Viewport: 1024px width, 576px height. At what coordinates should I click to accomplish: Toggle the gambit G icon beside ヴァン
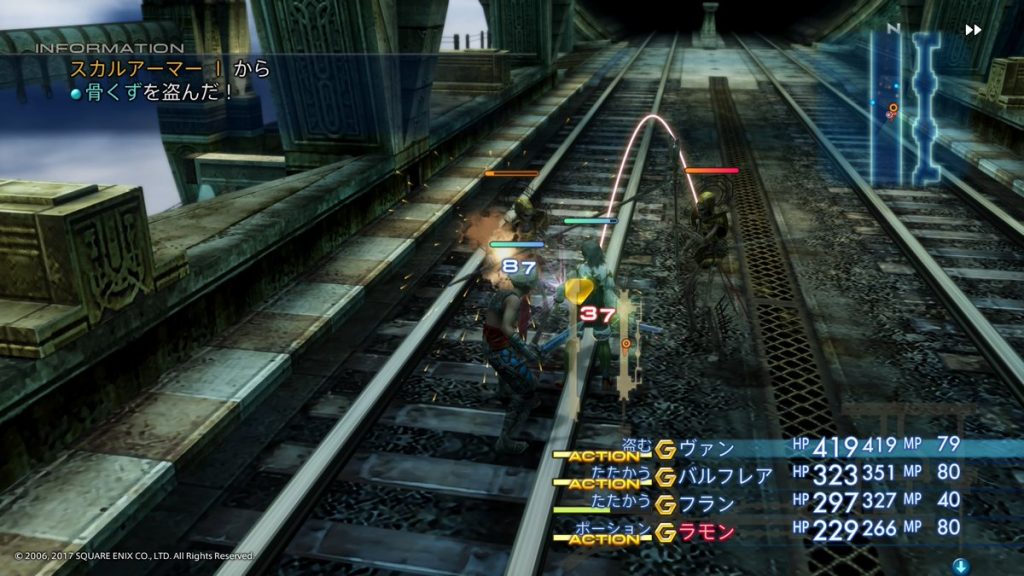pyautogui.click(x=665, y=448)
